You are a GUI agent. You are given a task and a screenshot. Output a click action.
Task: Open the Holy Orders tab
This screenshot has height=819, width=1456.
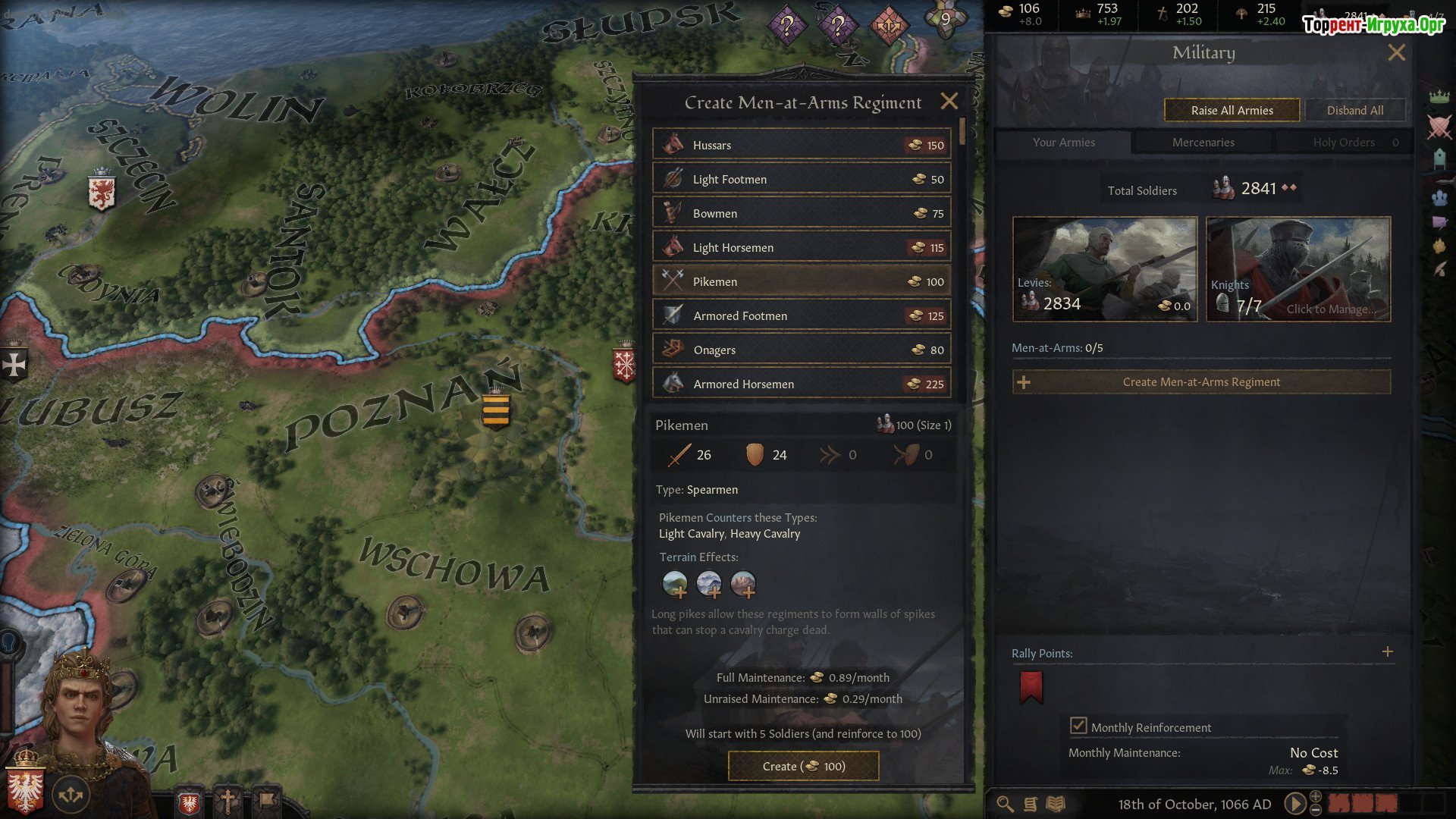tap(1344, 143)
